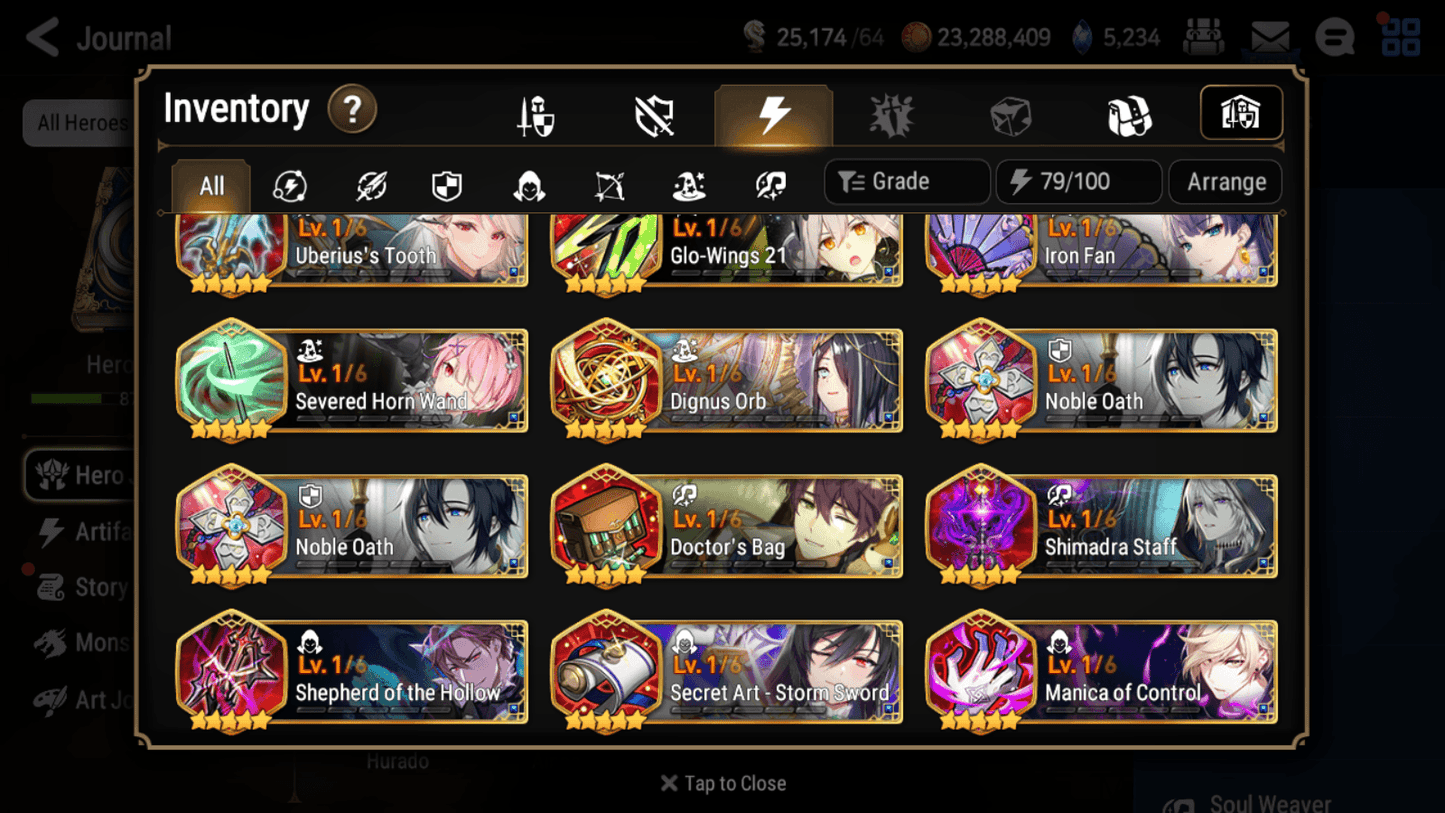This screenshot has width=1445, height=813.
Task: Switch to the Equipment sword-and-shield tab
Action: (534, 113)
